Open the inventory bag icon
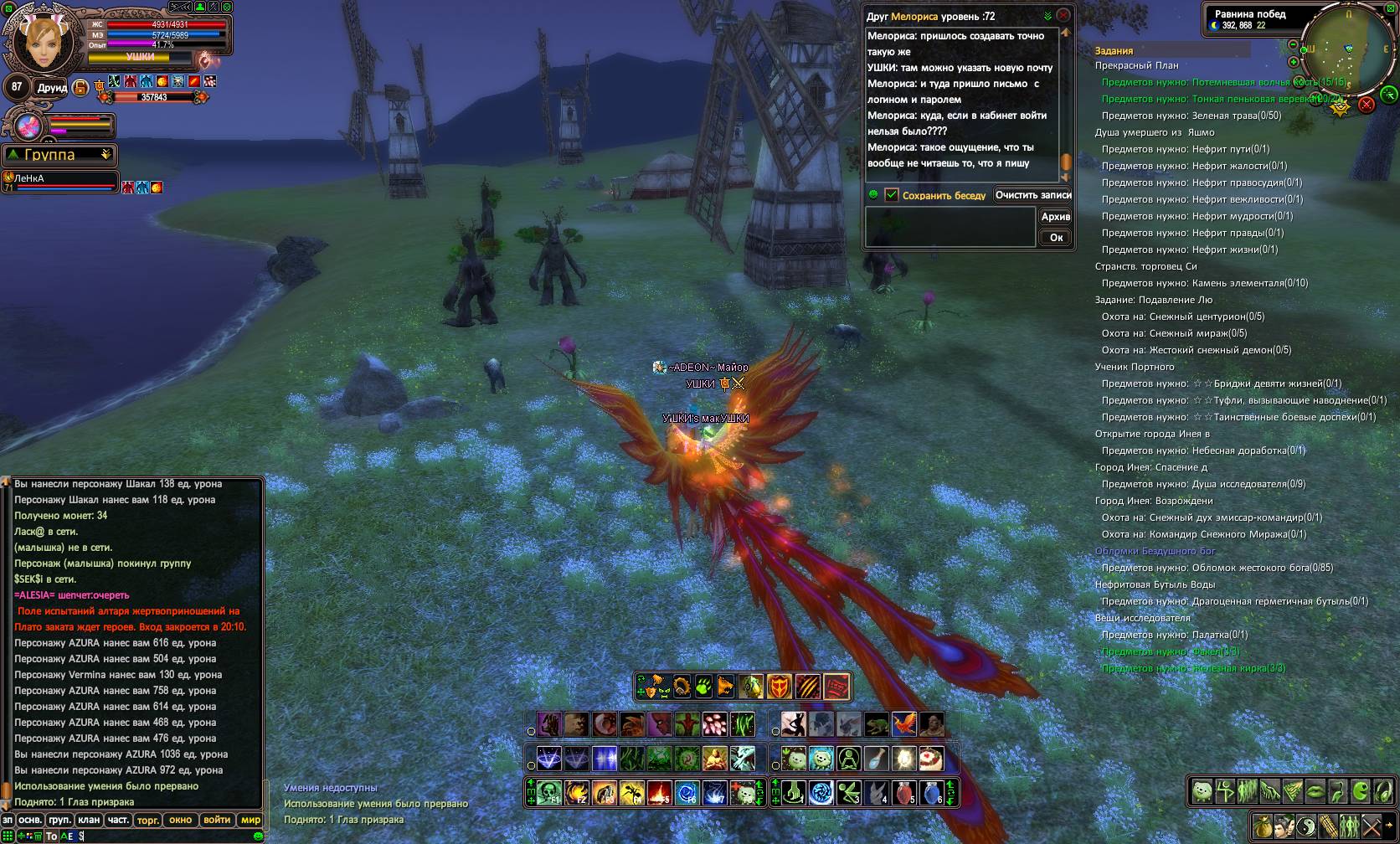This screenshot has width=1400, height=844. click(x=1262, y=826)
